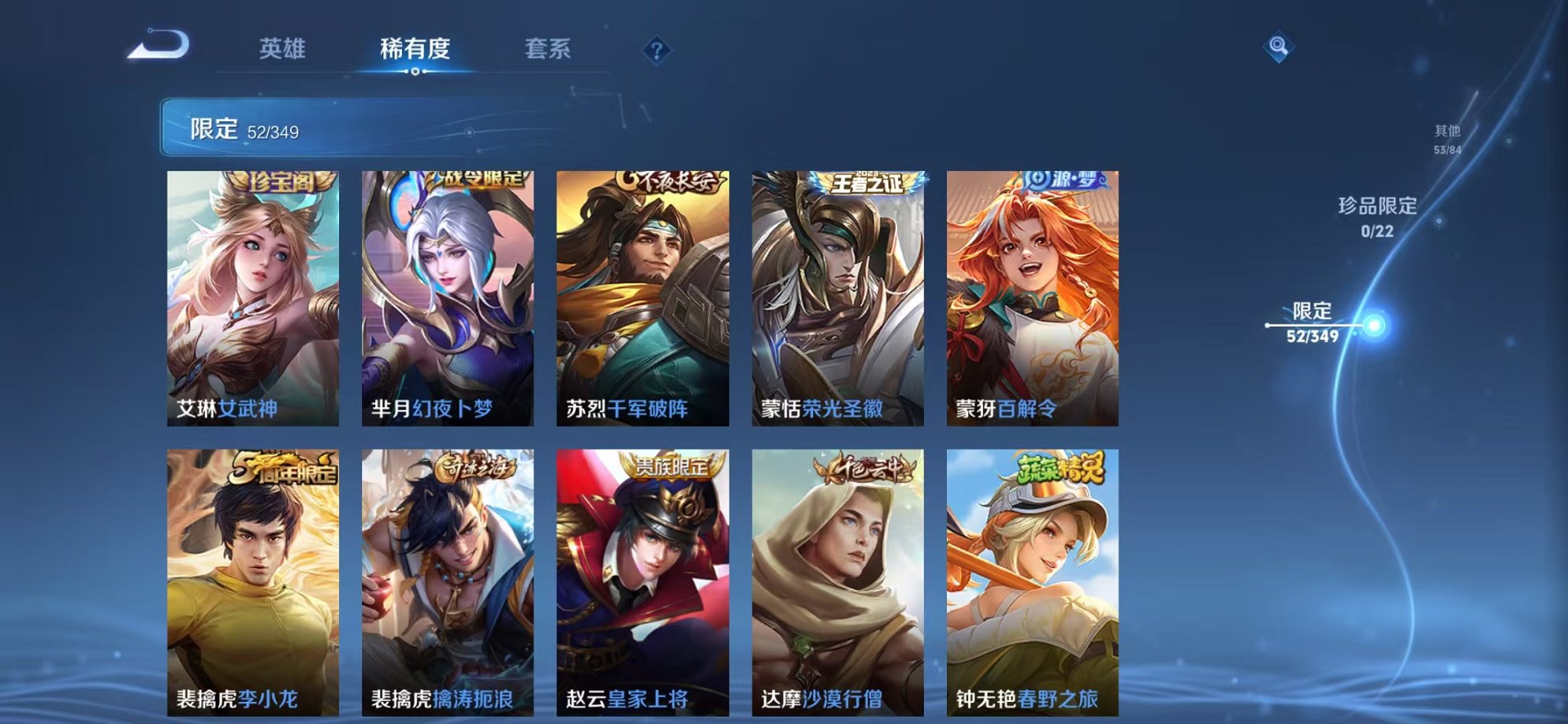Switch to the 套系 tab
Image resolution: width=1568 pixels, height=724 pixels.
550,49
